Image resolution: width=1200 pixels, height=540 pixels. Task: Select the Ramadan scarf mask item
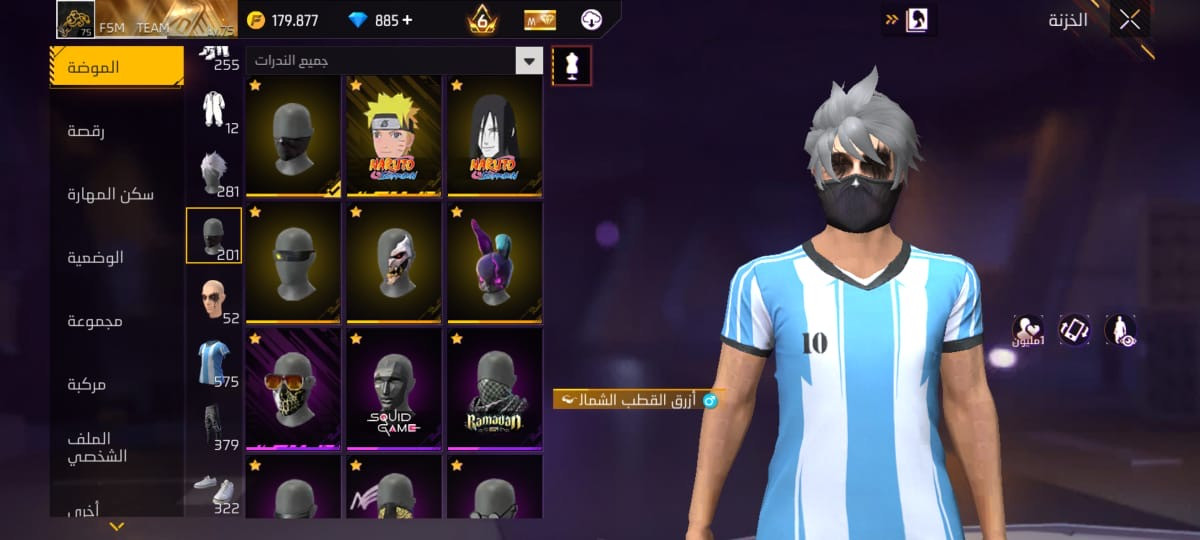point(495,388)
